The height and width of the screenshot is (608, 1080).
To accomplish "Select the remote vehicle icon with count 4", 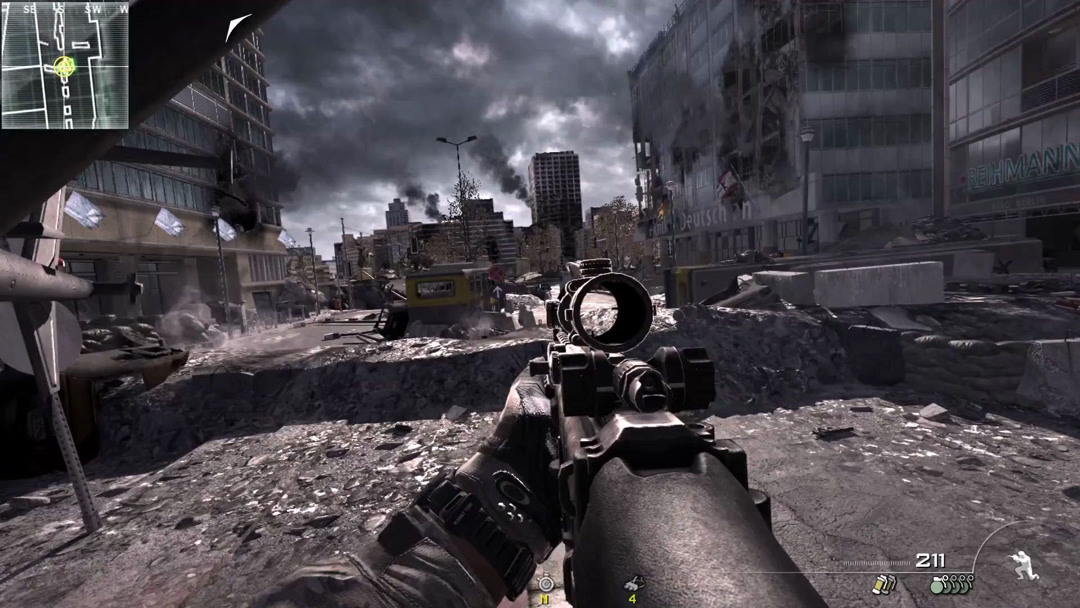I will pos(633,583).
